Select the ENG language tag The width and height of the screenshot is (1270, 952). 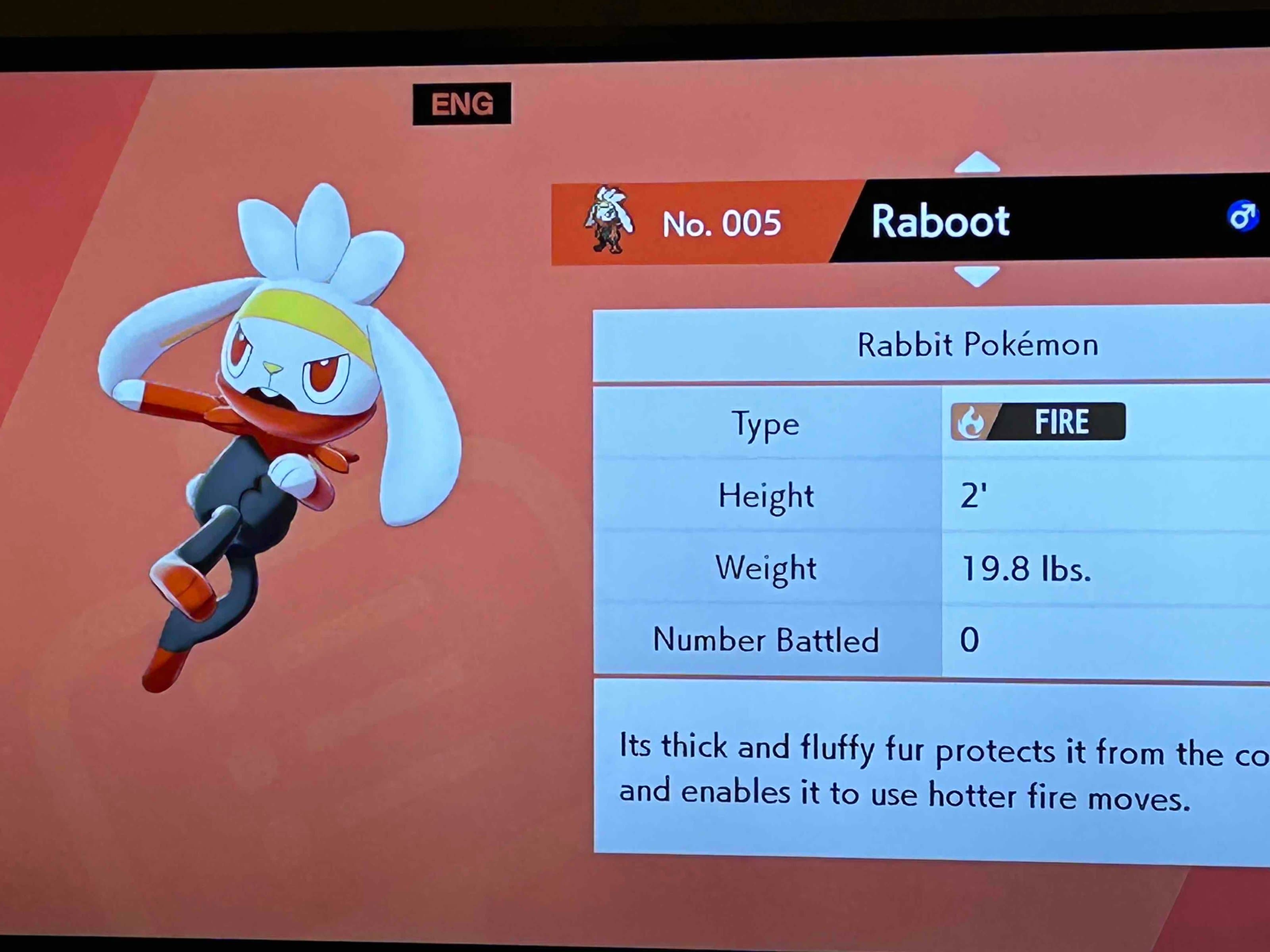(x=462, y=104)
